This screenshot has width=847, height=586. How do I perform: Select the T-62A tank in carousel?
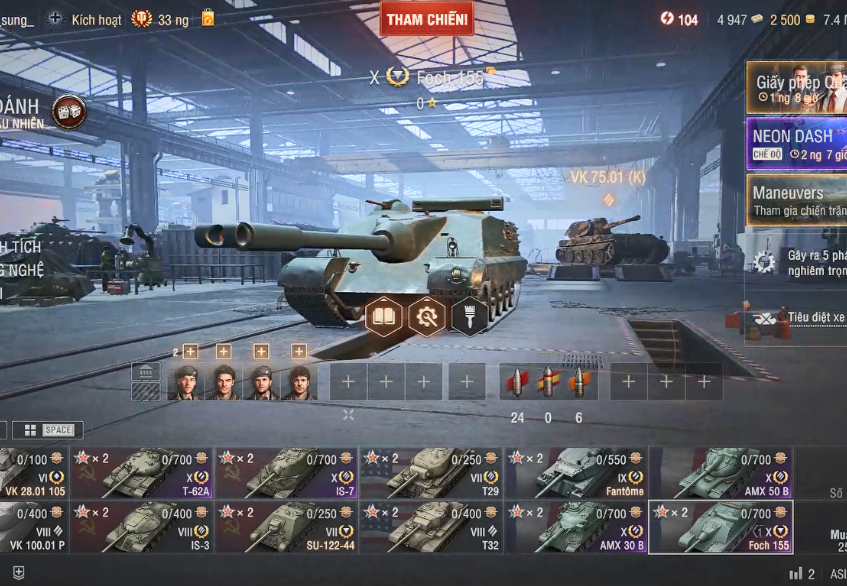pos(141,473)
